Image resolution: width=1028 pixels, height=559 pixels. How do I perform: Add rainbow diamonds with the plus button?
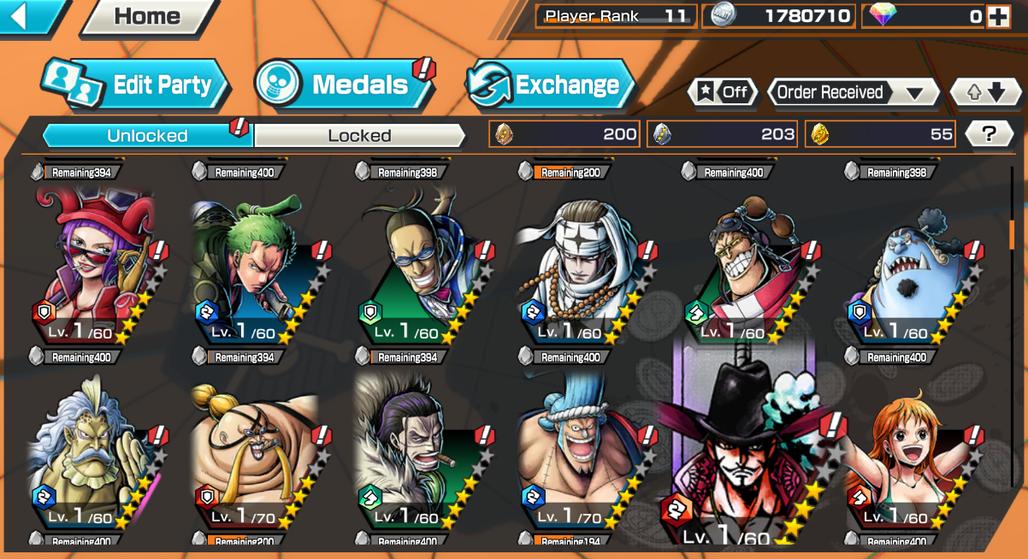tap(997, 16)
